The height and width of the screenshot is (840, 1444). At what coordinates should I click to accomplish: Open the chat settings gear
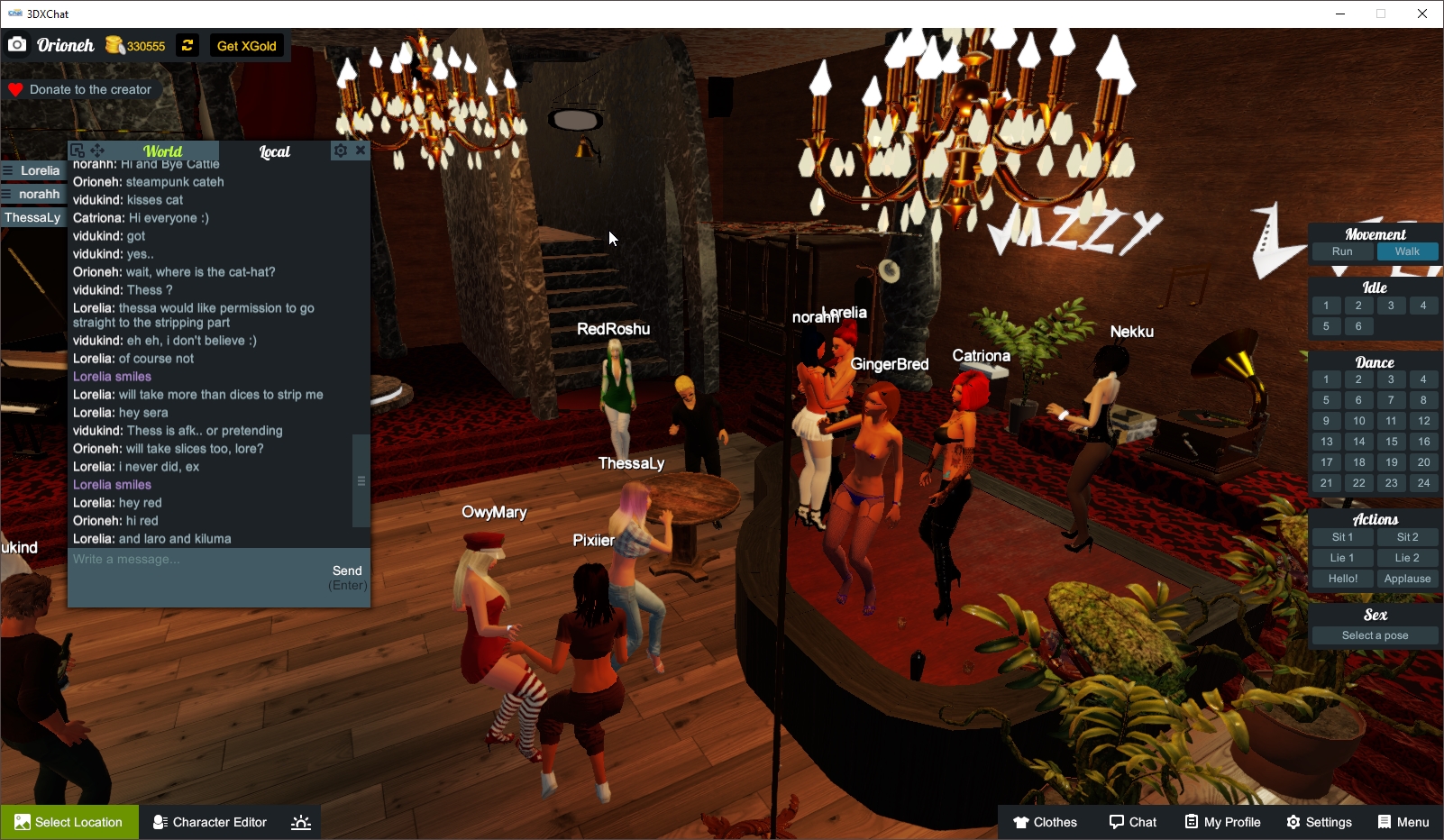tap(340, 151)
